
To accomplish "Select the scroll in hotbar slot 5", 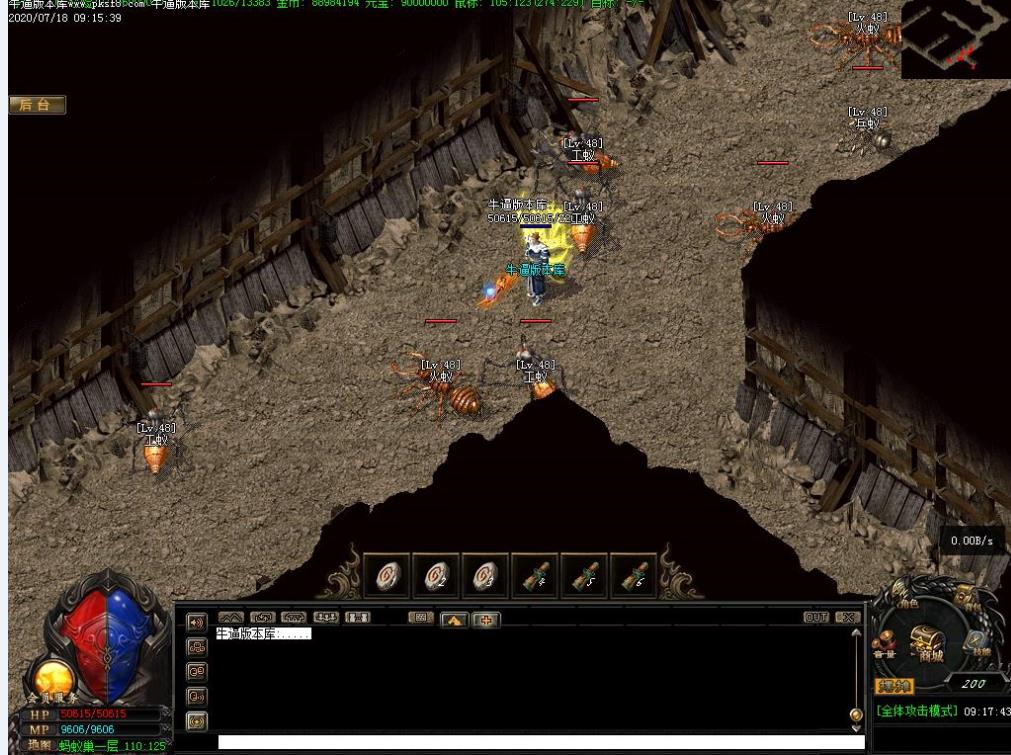I will (x=585, y=576).
